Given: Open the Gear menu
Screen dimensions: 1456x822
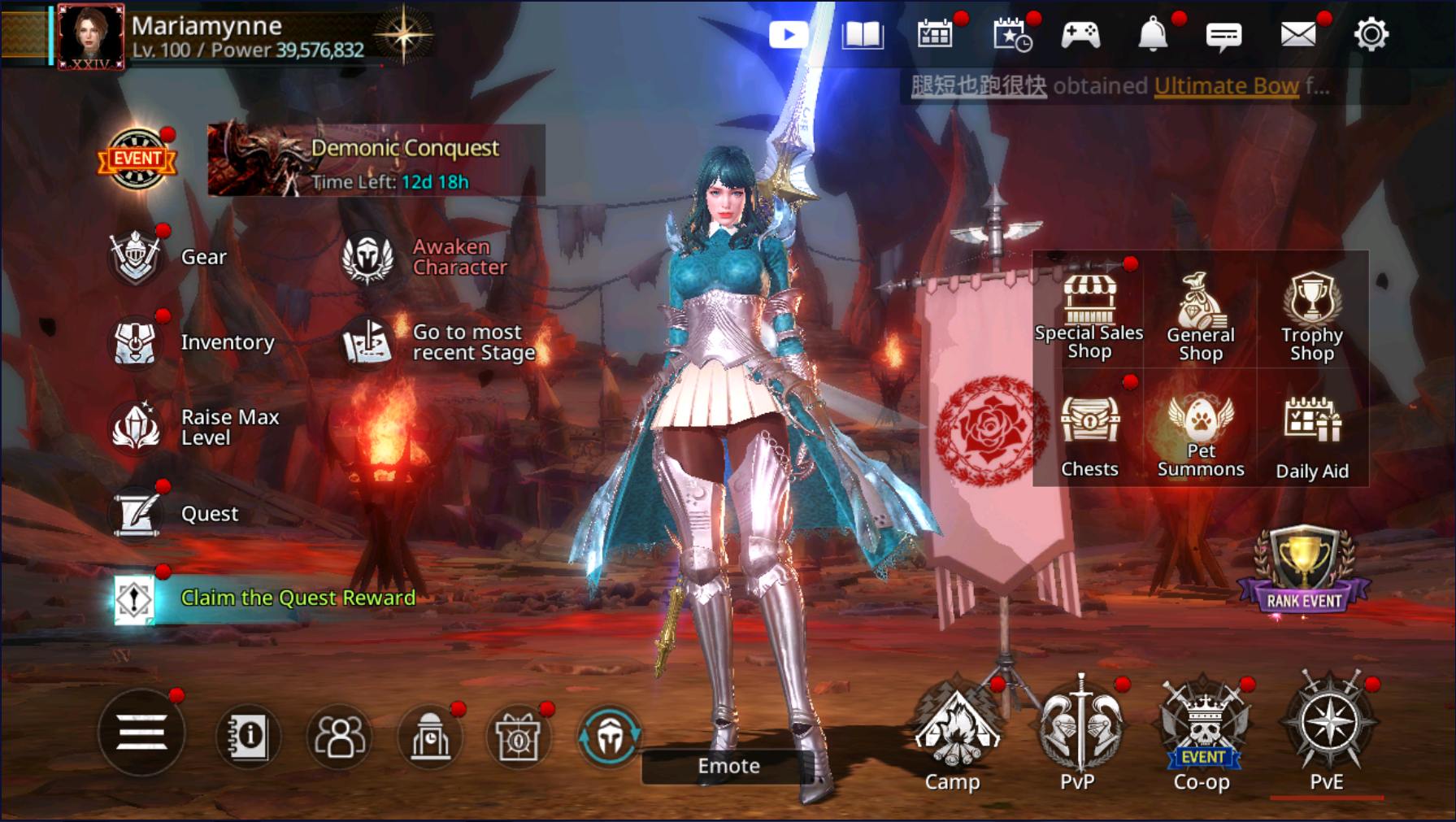Looking at the screenshot, I should tap(137, 257).
